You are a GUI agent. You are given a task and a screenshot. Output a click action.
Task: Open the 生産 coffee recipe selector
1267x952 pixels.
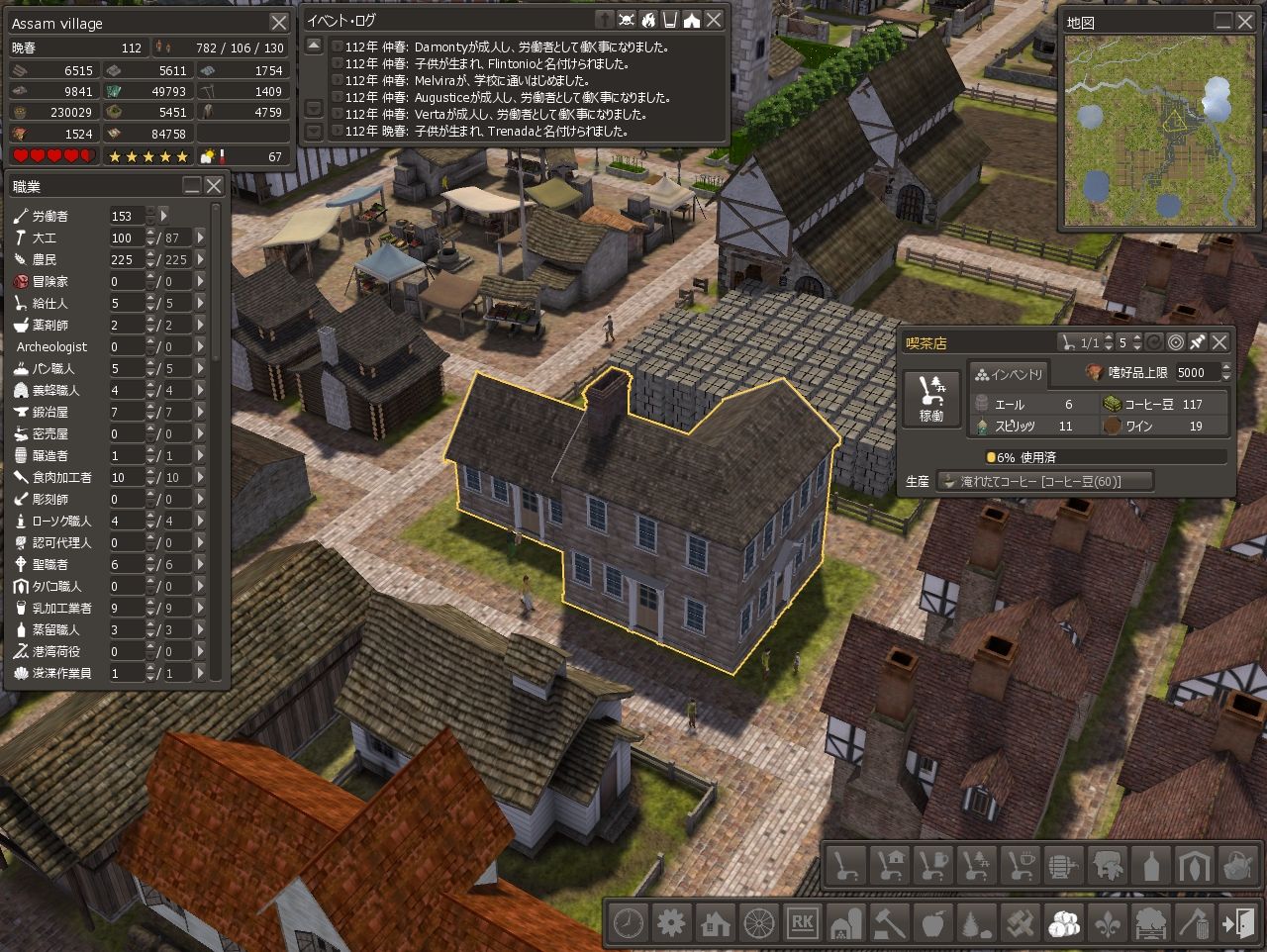click(1045, 481)
